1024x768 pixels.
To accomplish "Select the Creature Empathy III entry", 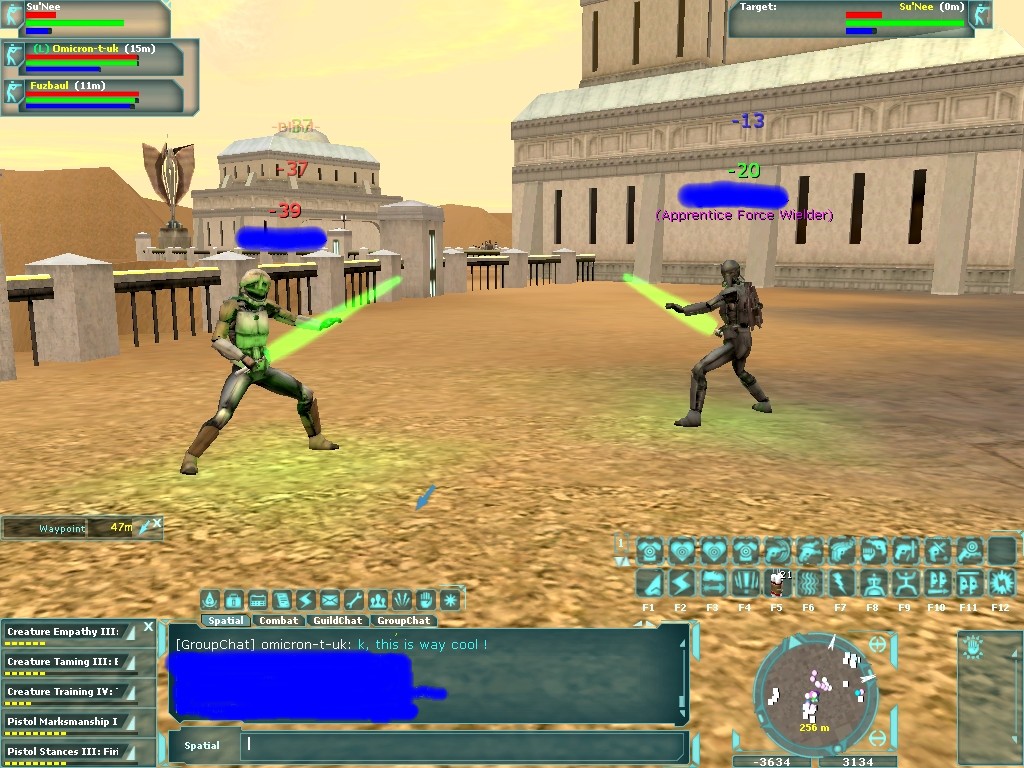I will [66, 633].
